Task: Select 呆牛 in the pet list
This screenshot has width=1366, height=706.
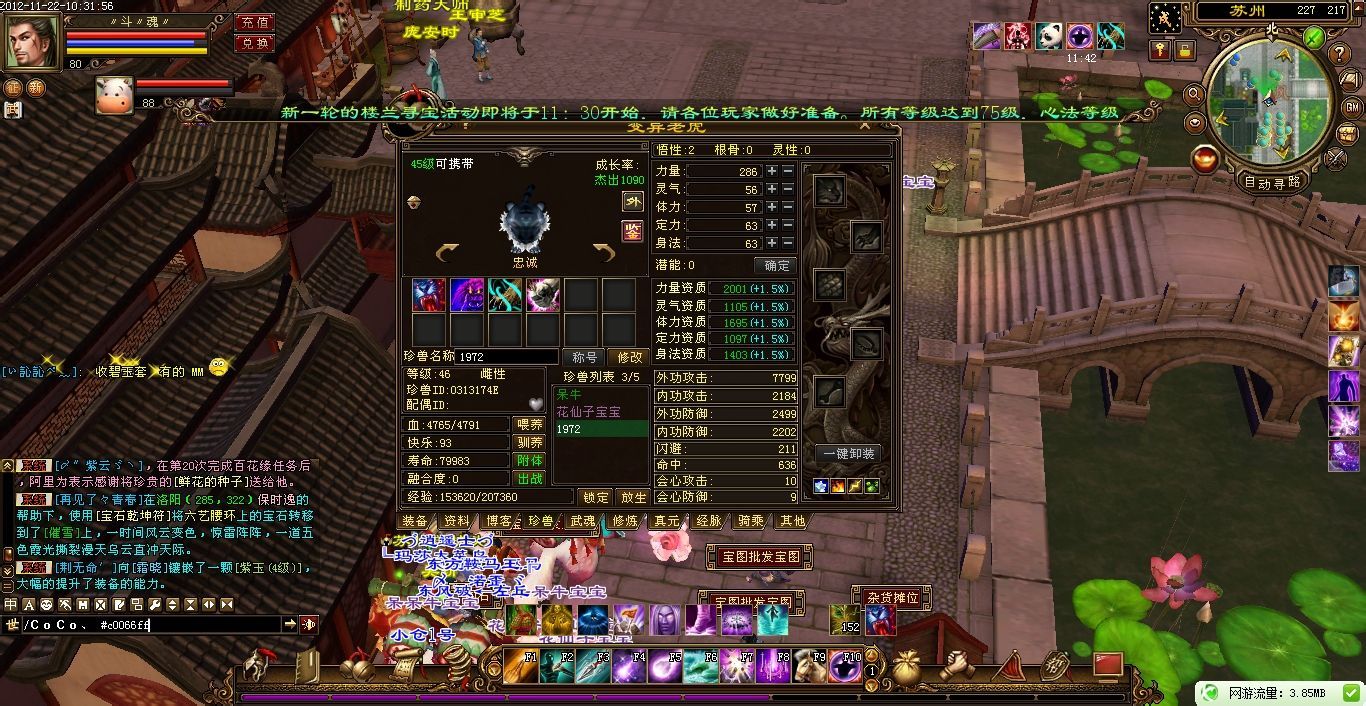Action: [x=569, y=395]
